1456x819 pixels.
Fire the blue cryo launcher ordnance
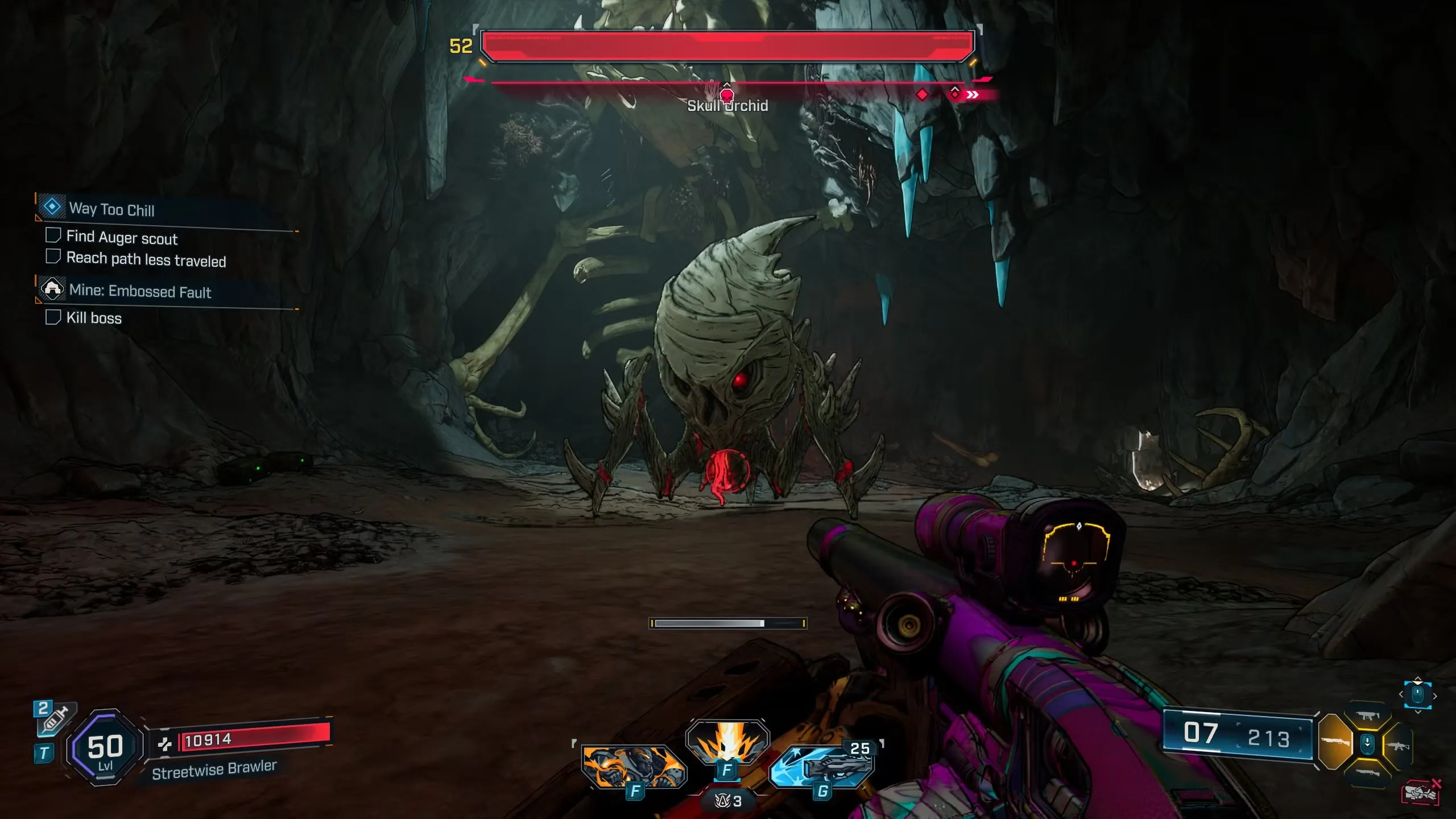coord(822,766)
